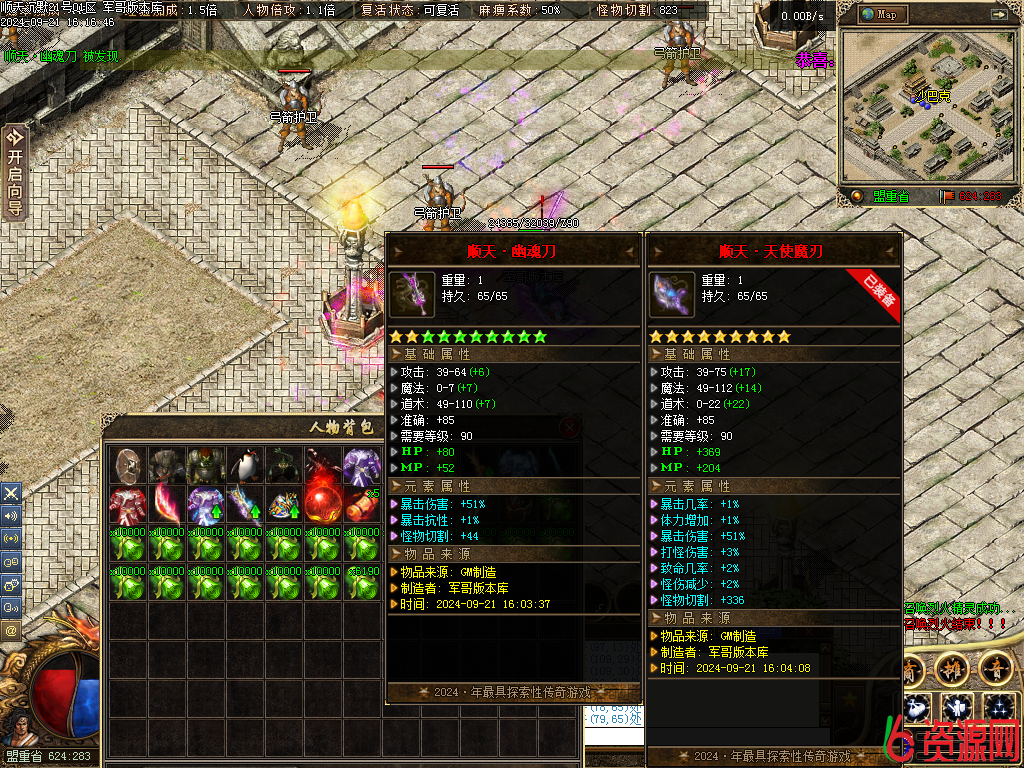Select the penguin item in the bag

click(245, 465)
